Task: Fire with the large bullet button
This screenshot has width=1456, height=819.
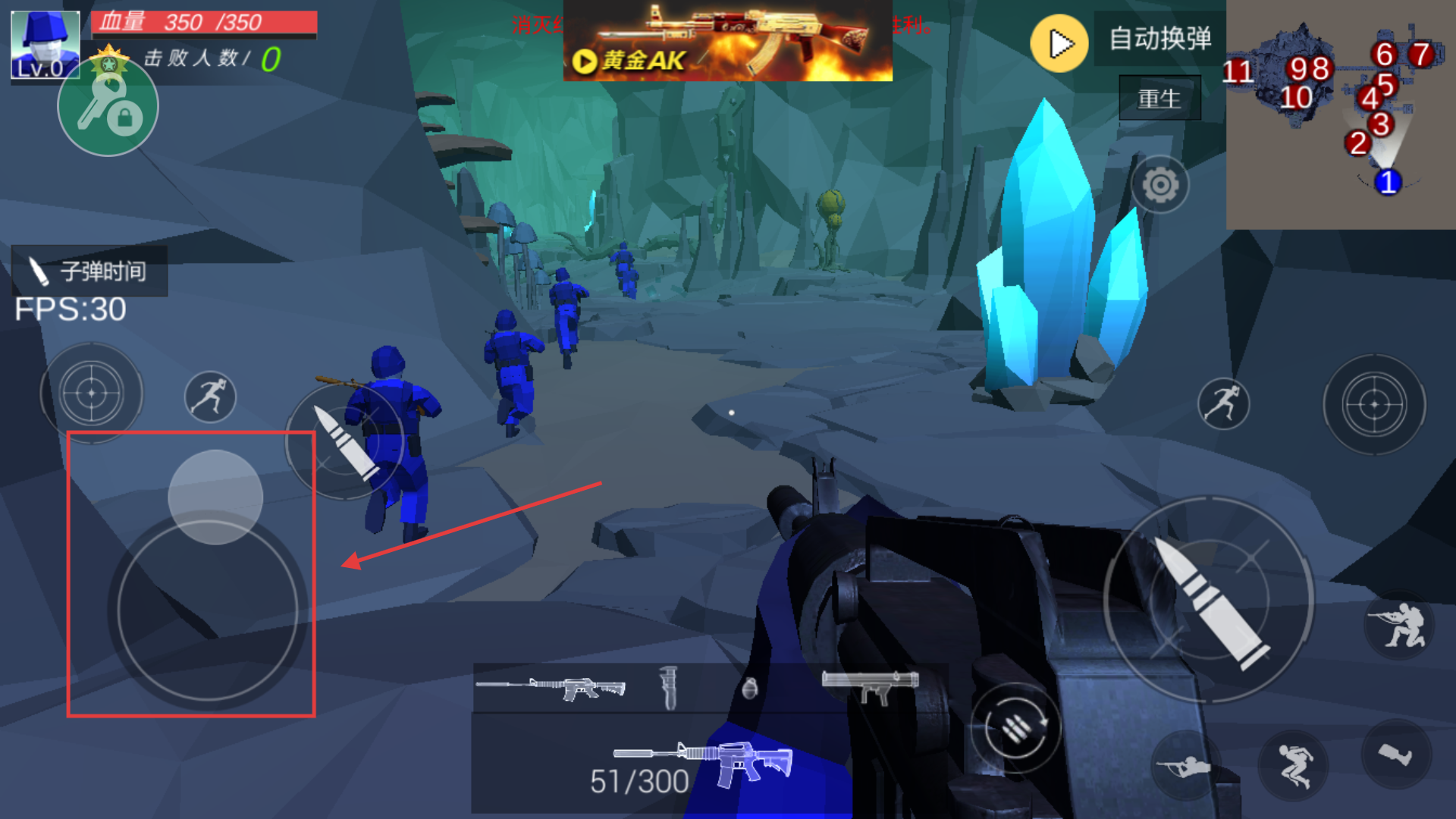Action: 1209,601
